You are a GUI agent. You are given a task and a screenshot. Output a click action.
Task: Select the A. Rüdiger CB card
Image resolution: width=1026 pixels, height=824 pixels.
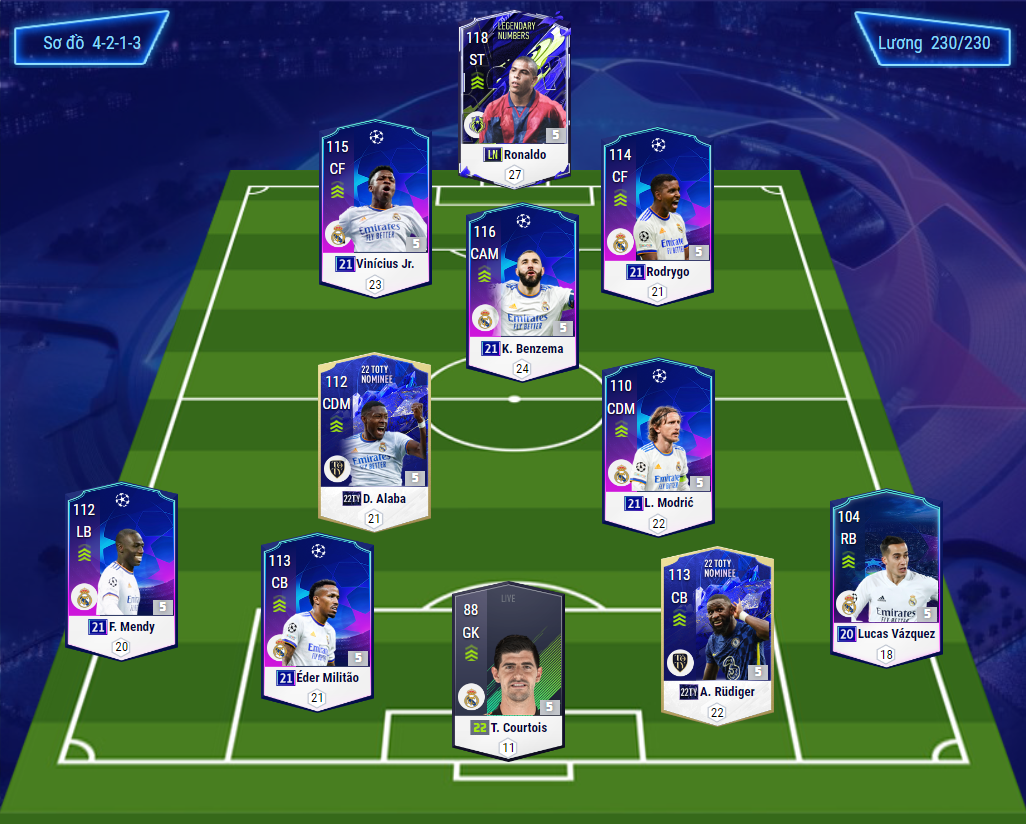[717, 630]
